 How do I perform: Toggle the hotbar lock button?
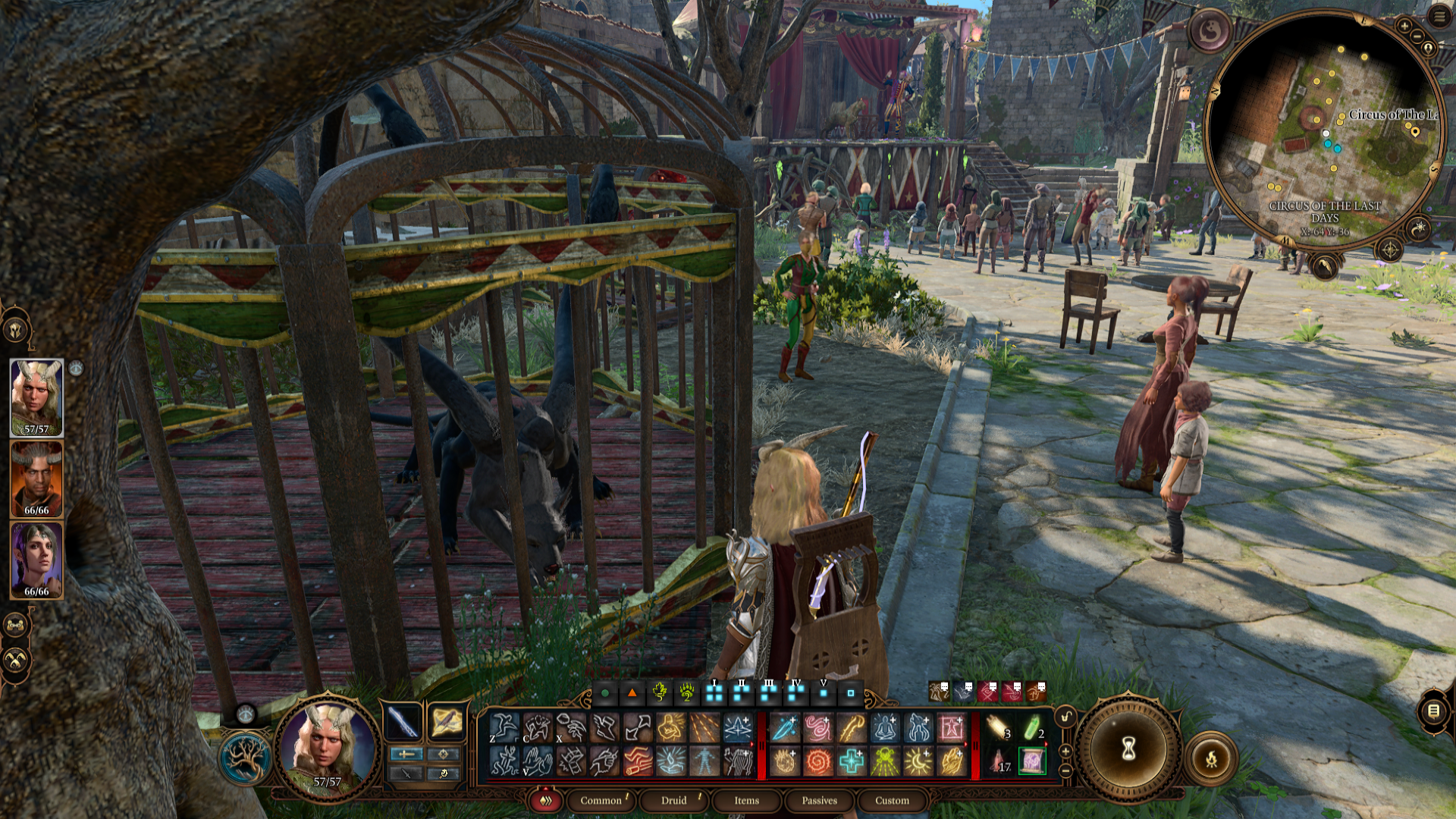(1066, 717)
